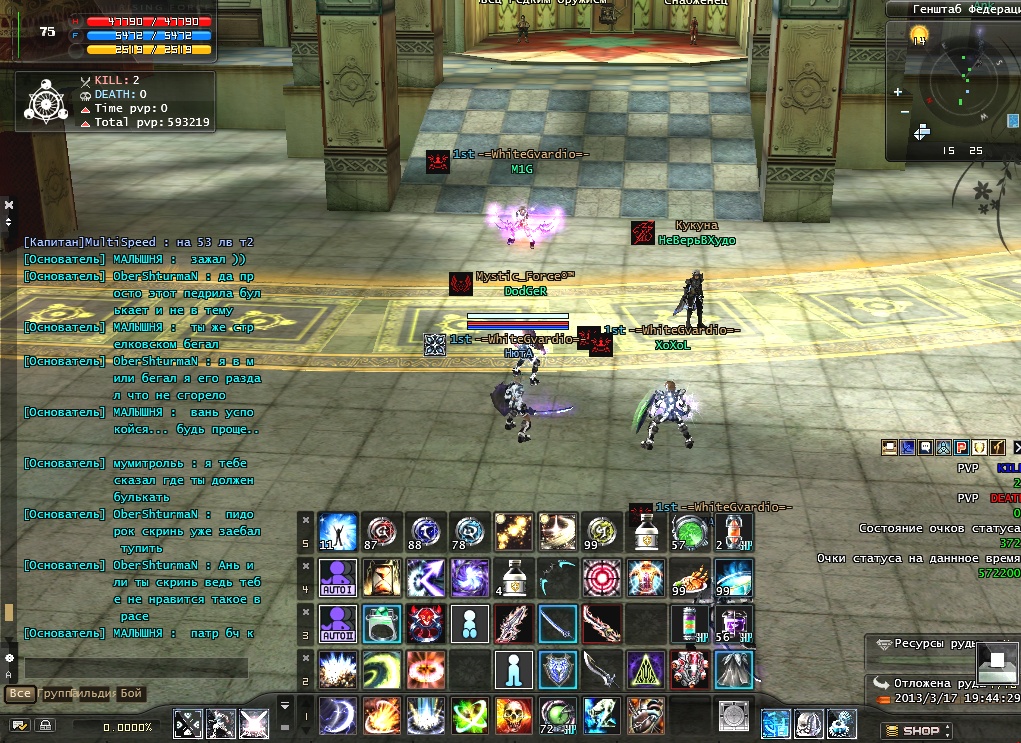Select the blue wolf shield slot

(558, 669)
